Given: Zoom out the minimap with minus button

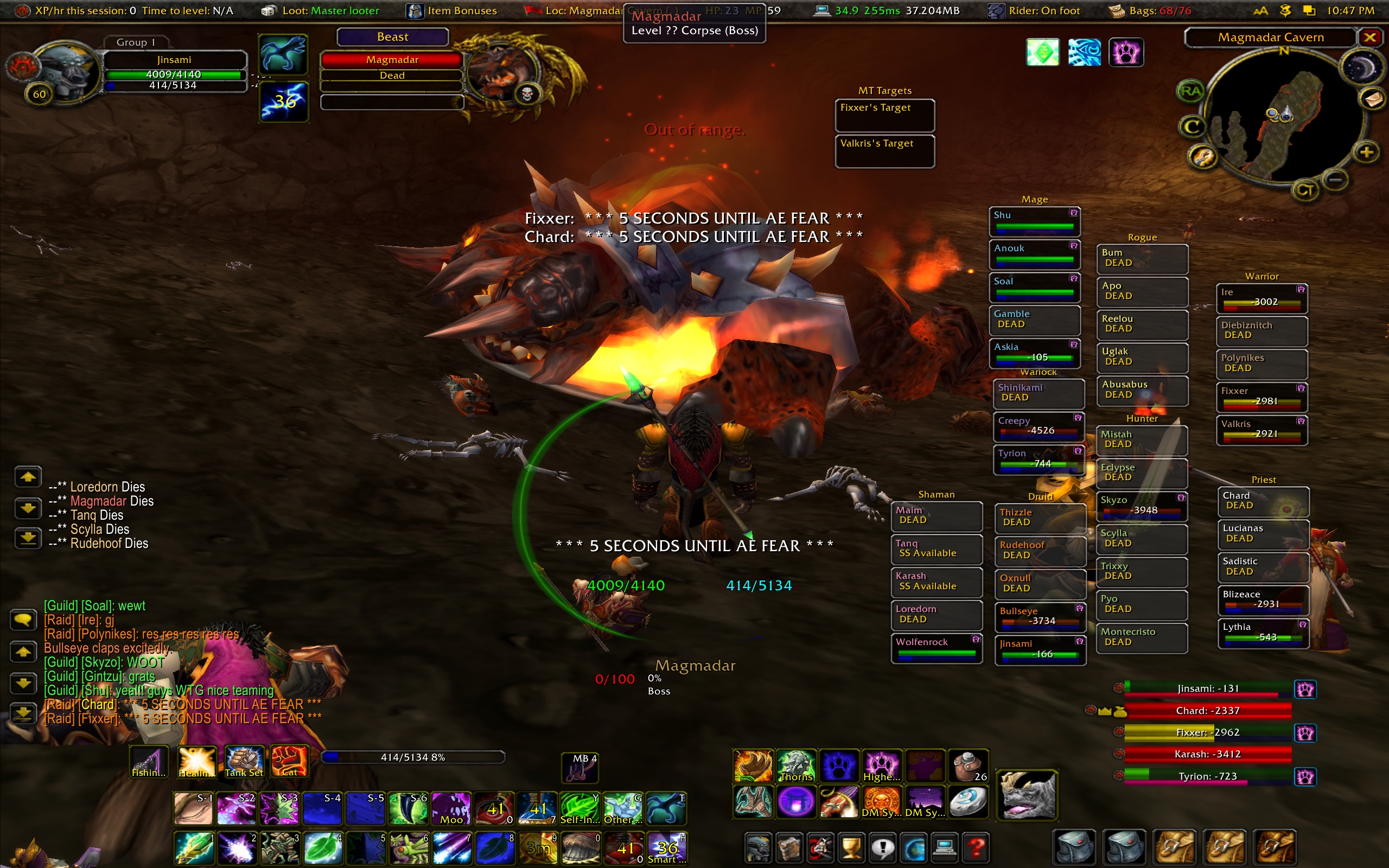Looking at the screenshot, I should (x=1336, y=180).
